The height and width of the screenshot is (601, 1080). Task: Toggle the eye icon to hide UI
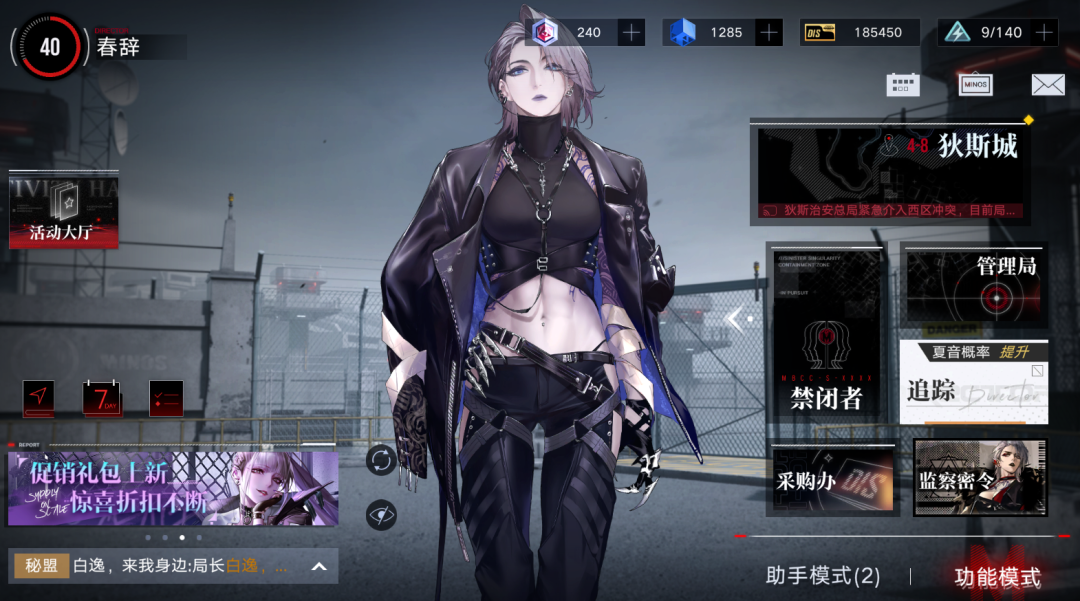(x=381, y=514)
